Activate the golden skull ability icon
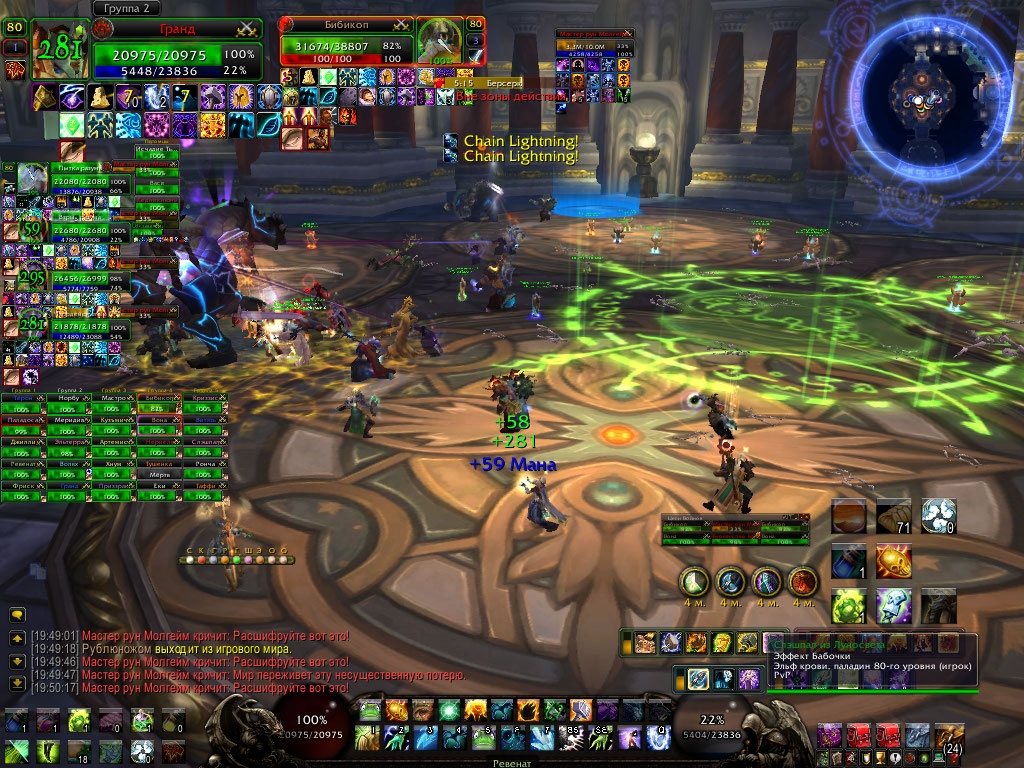This screenshot has height=768, width=1024. 894,561
